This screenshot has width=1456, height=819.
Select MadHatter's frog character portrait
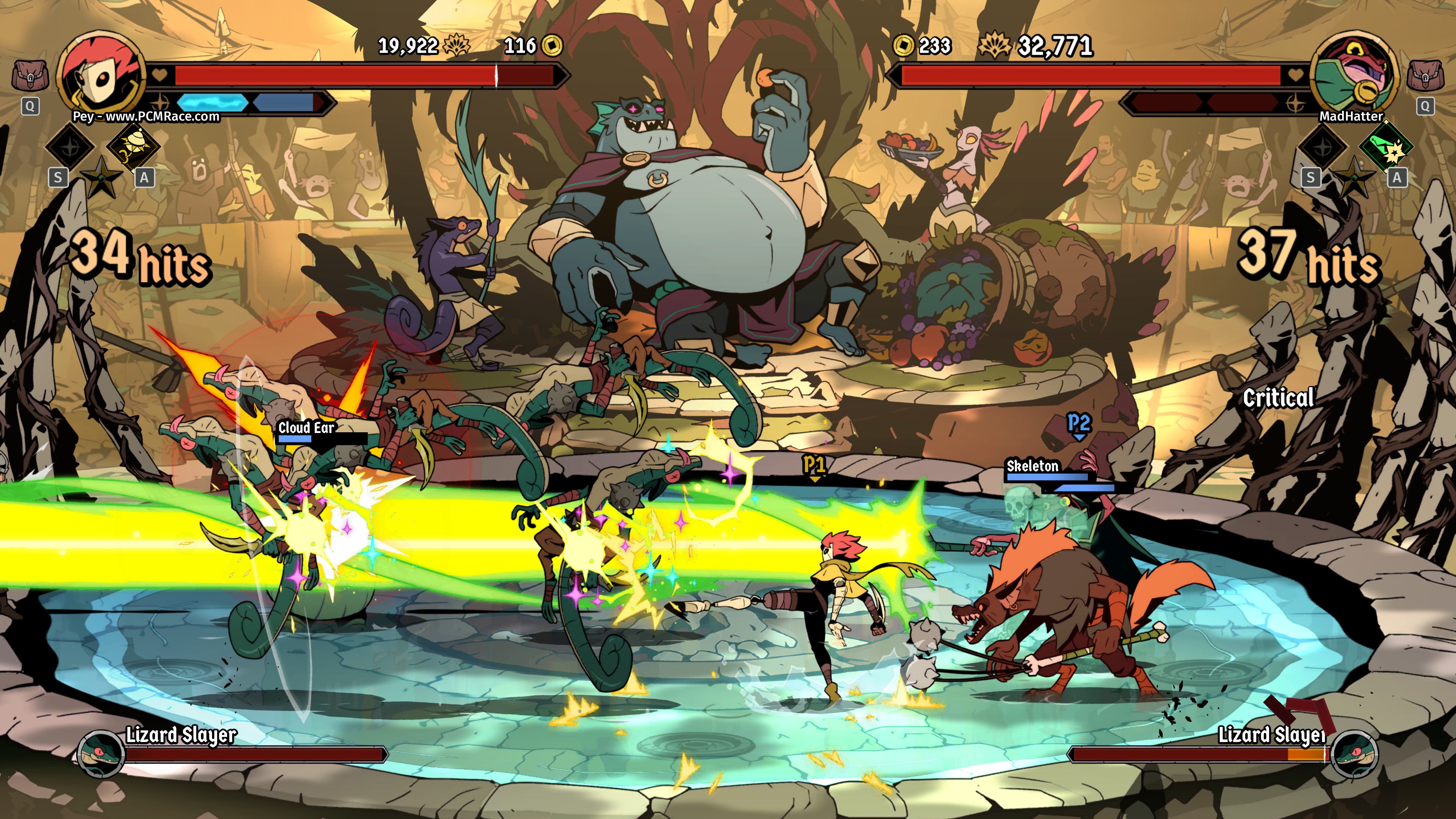tap(1354, 75)
